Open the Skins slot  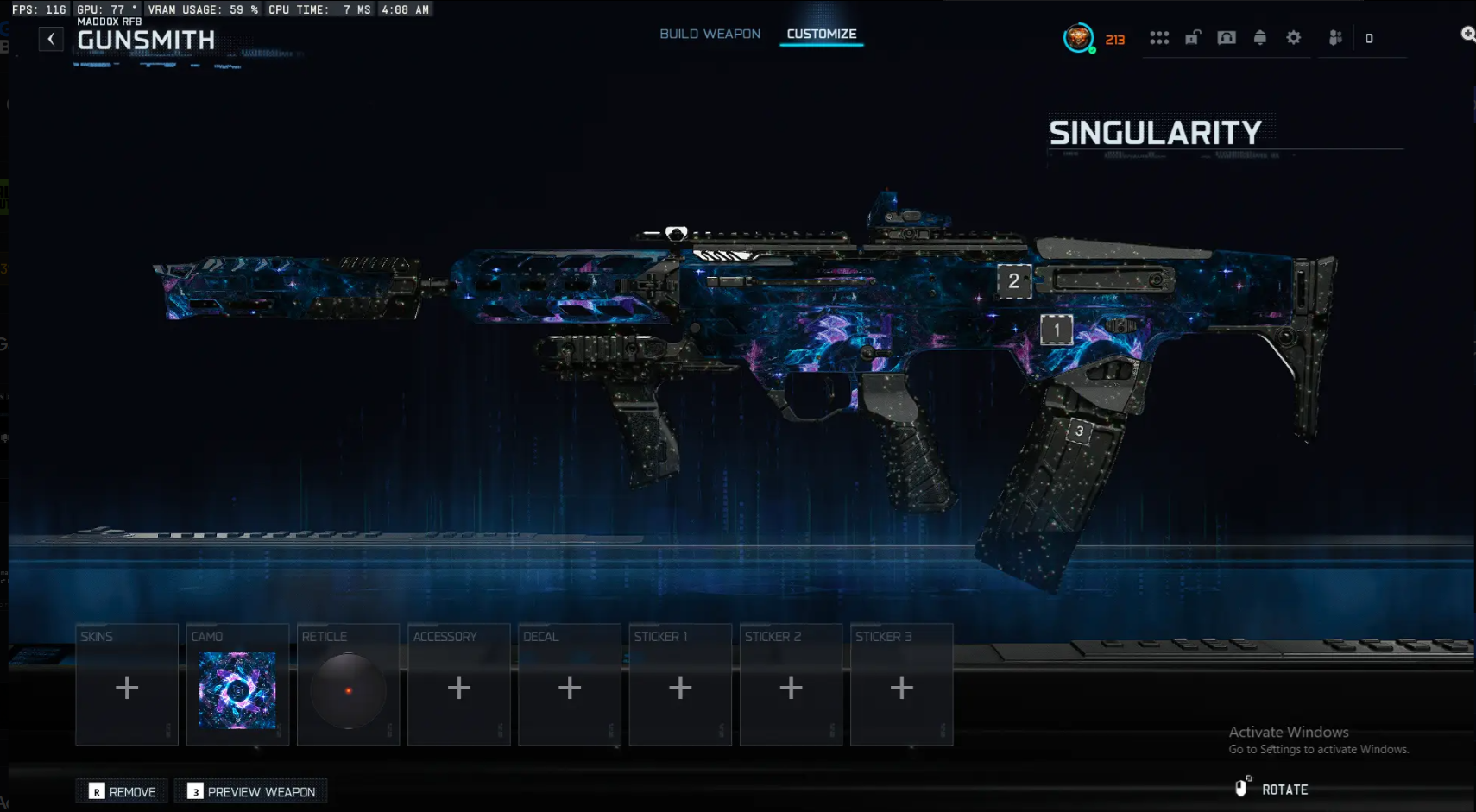(x=127, y=686)
